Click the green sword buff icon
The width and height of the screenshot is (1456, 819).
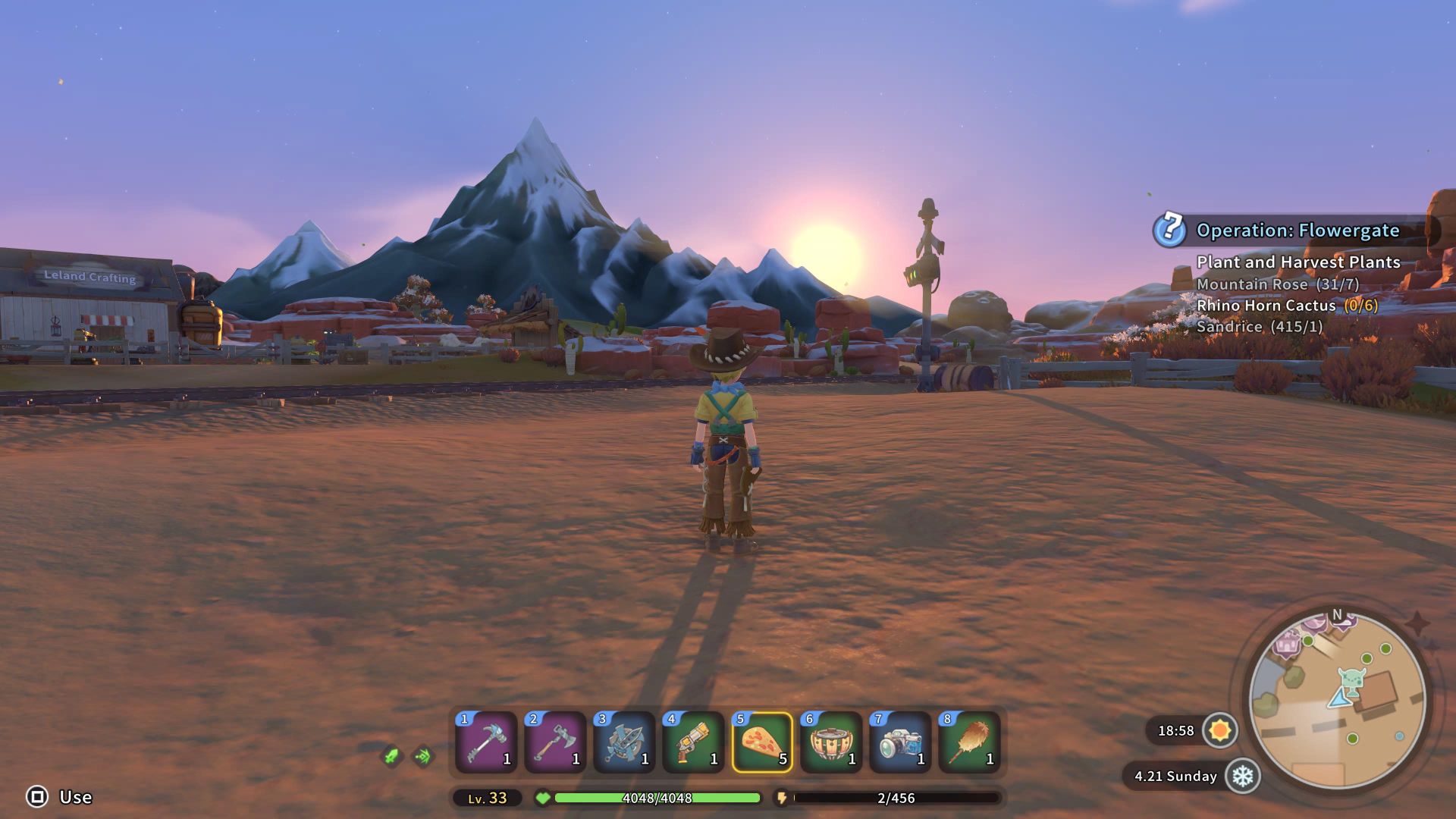pyautogui.click(x=391, y=756)
